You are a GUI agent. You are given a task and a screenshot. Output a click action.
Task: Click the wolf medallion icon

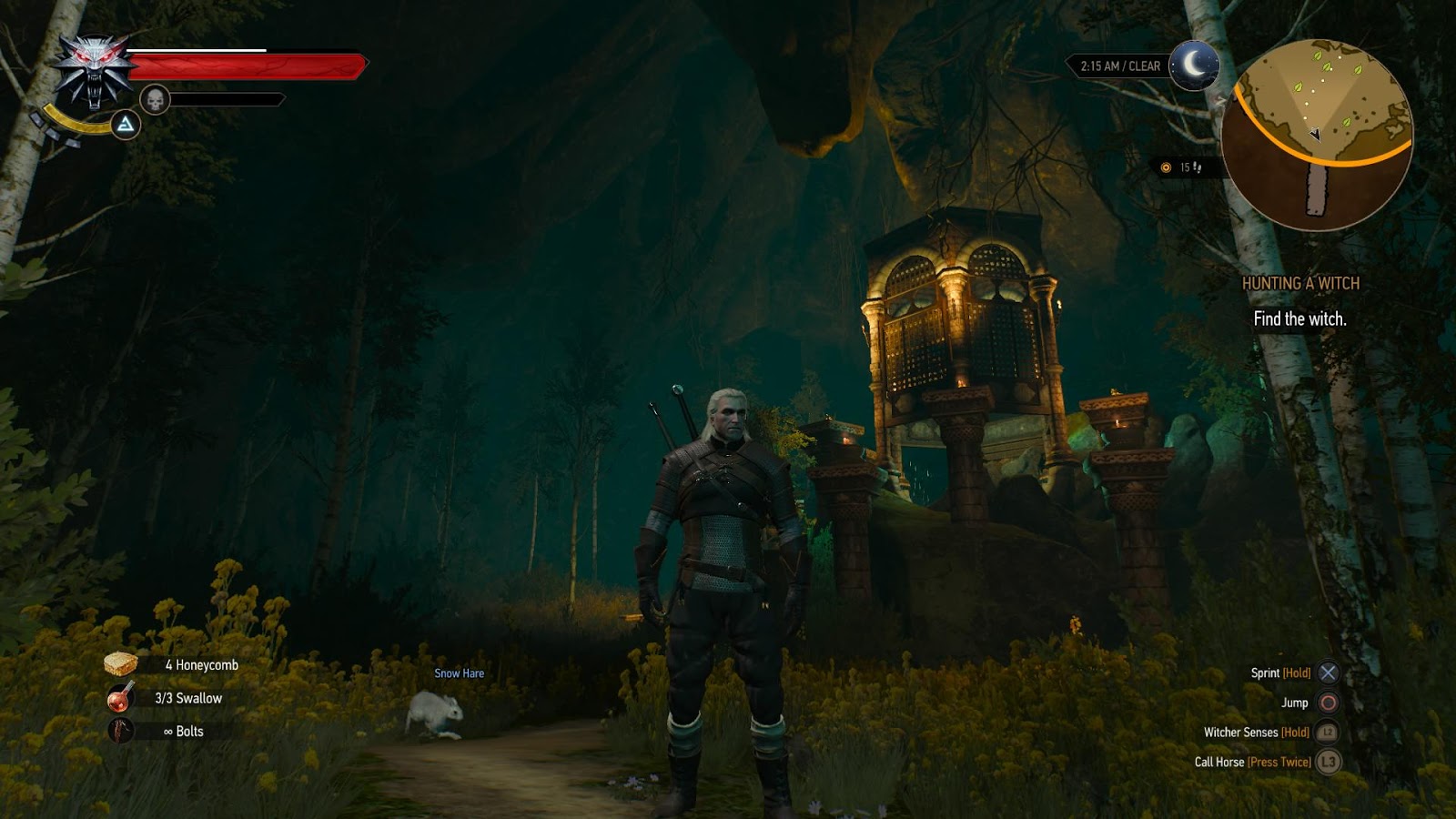click(95, 69)
